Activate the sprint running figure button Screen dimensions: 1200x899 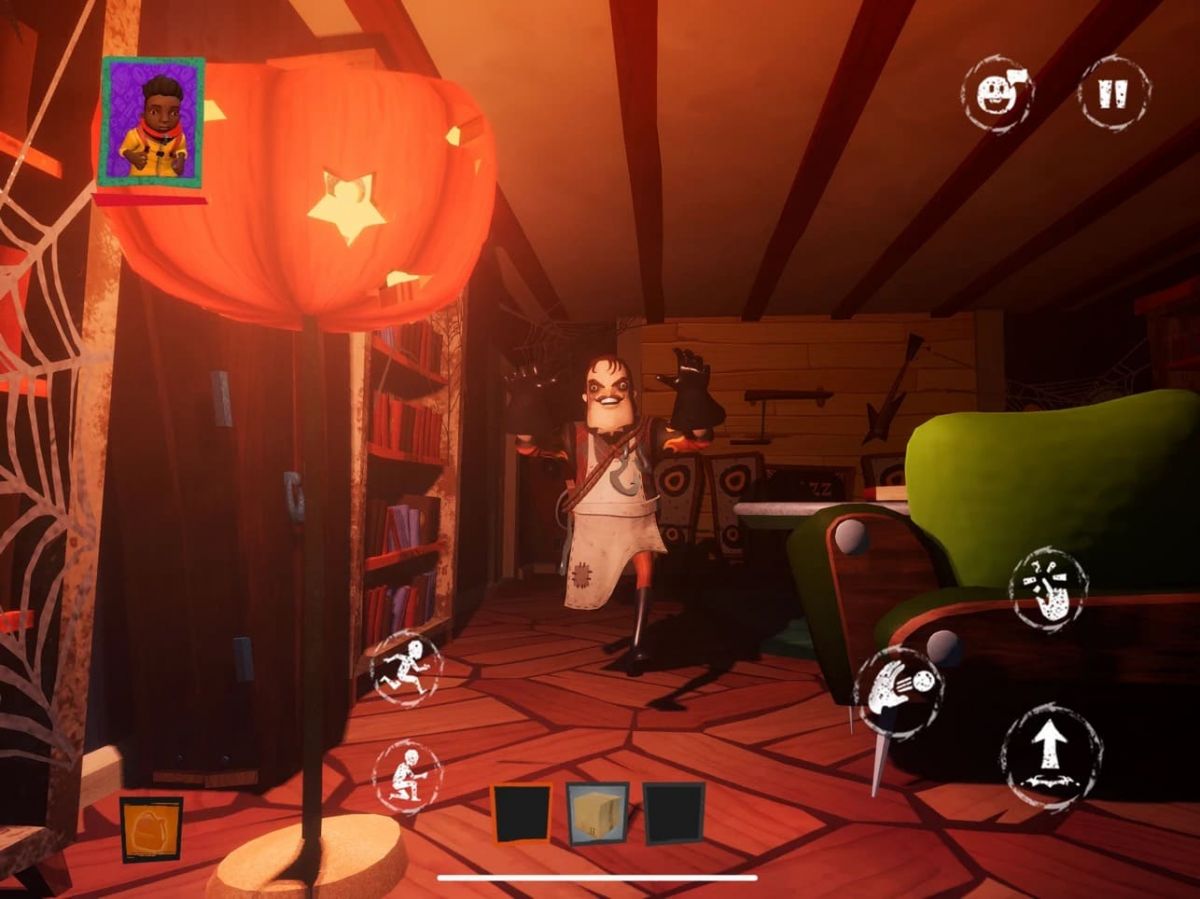406,668
